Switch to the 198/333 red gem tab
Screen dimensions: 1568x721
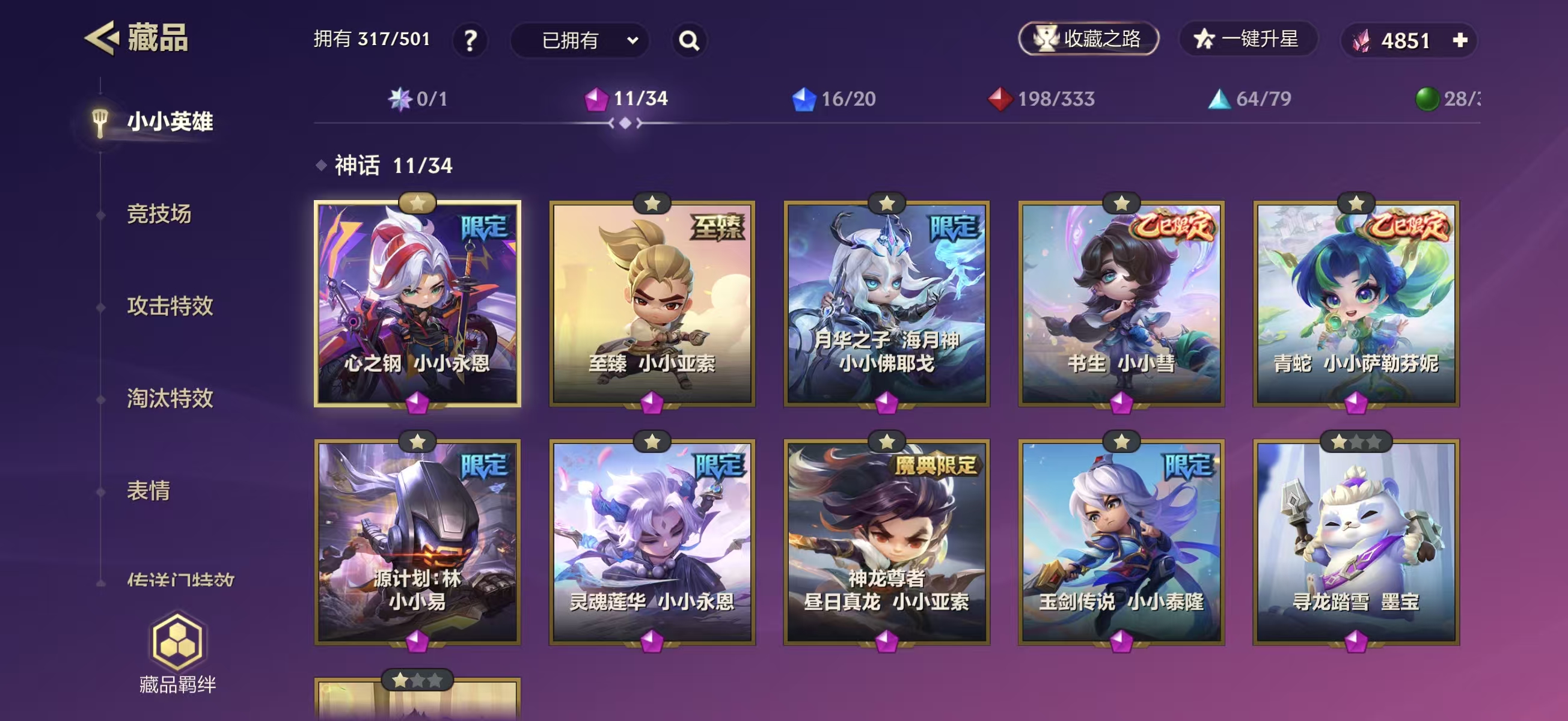tap(1041, 99)
